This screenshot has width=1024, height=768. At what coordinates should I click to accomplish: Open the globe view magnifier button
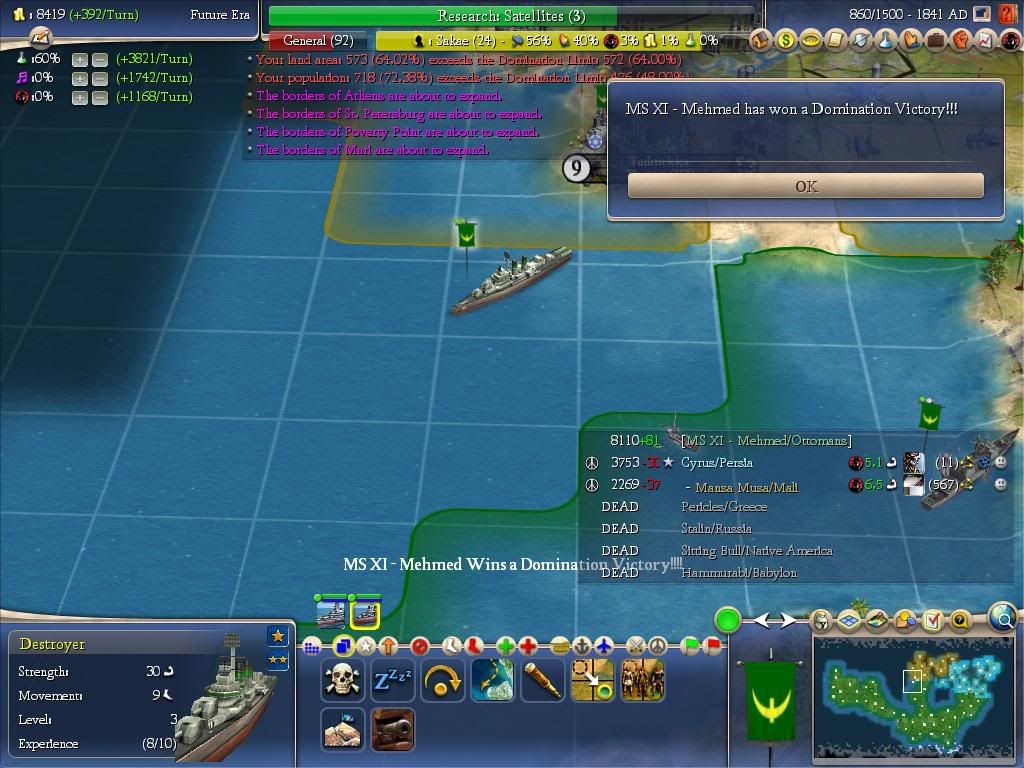pos(1002,619)
